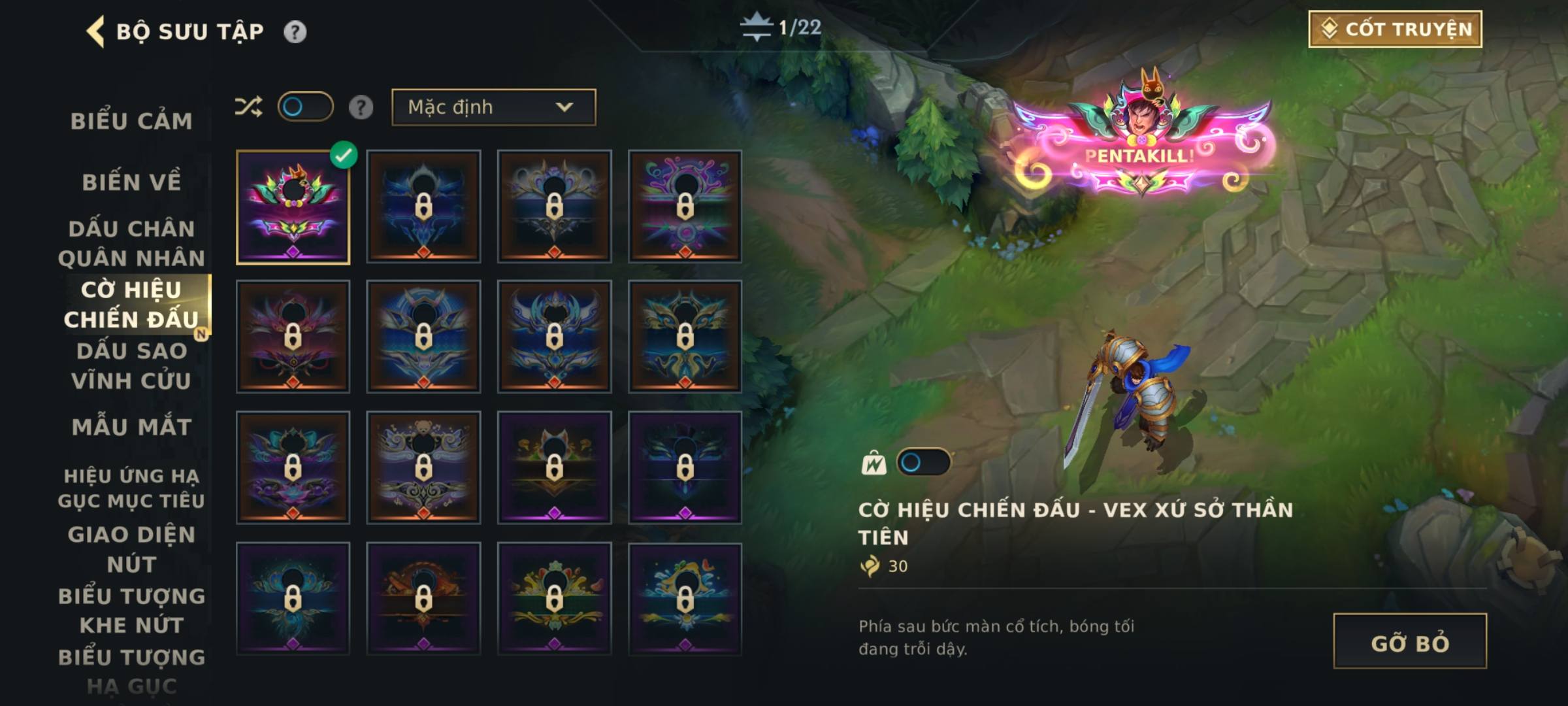Screen dimensions: 1568x706
Task: Switch to the Mẫu Mắt category
Action: (131, 427)
